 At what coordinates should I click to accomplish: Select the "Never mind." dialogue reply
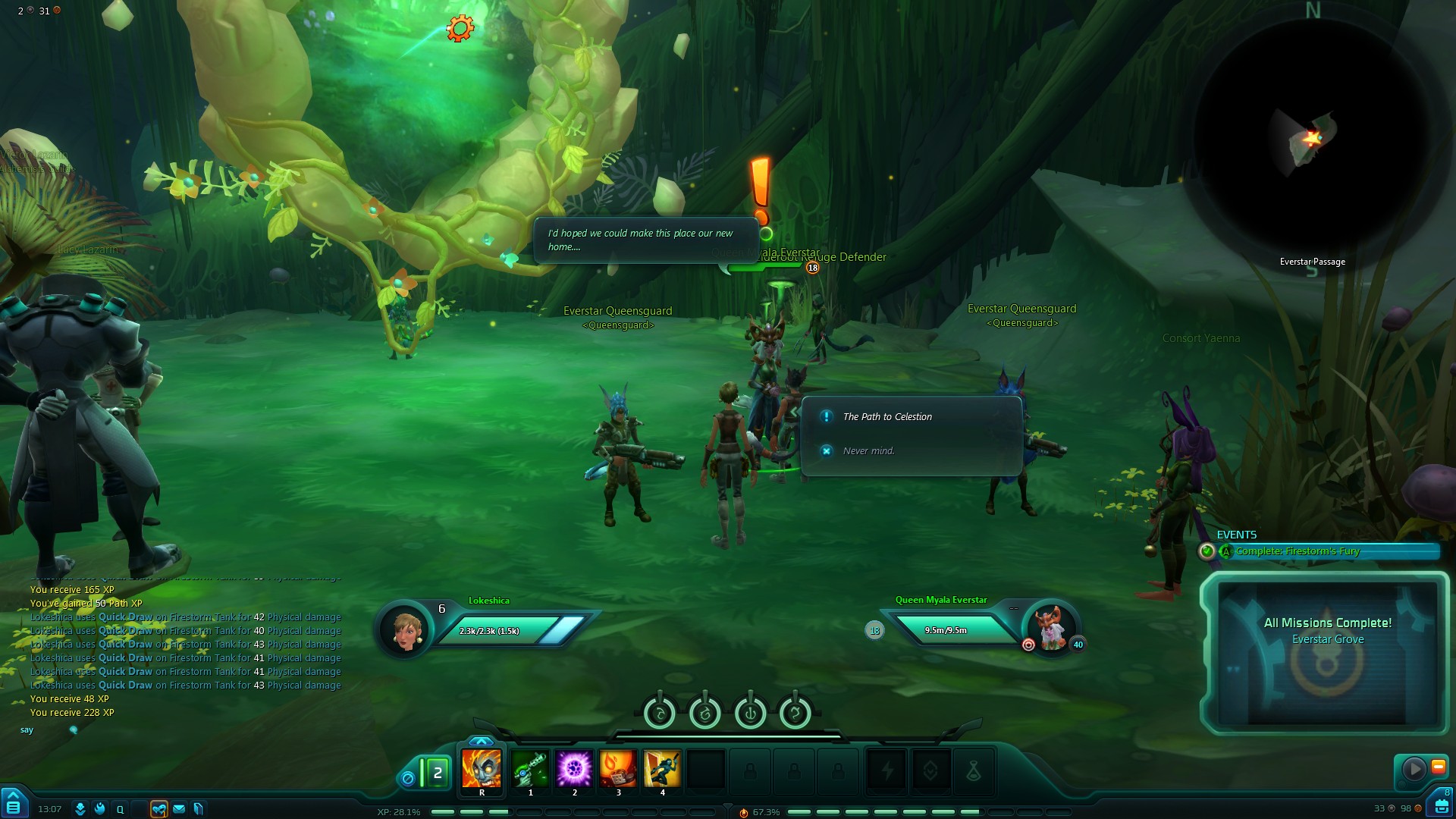tap(868, 451)
